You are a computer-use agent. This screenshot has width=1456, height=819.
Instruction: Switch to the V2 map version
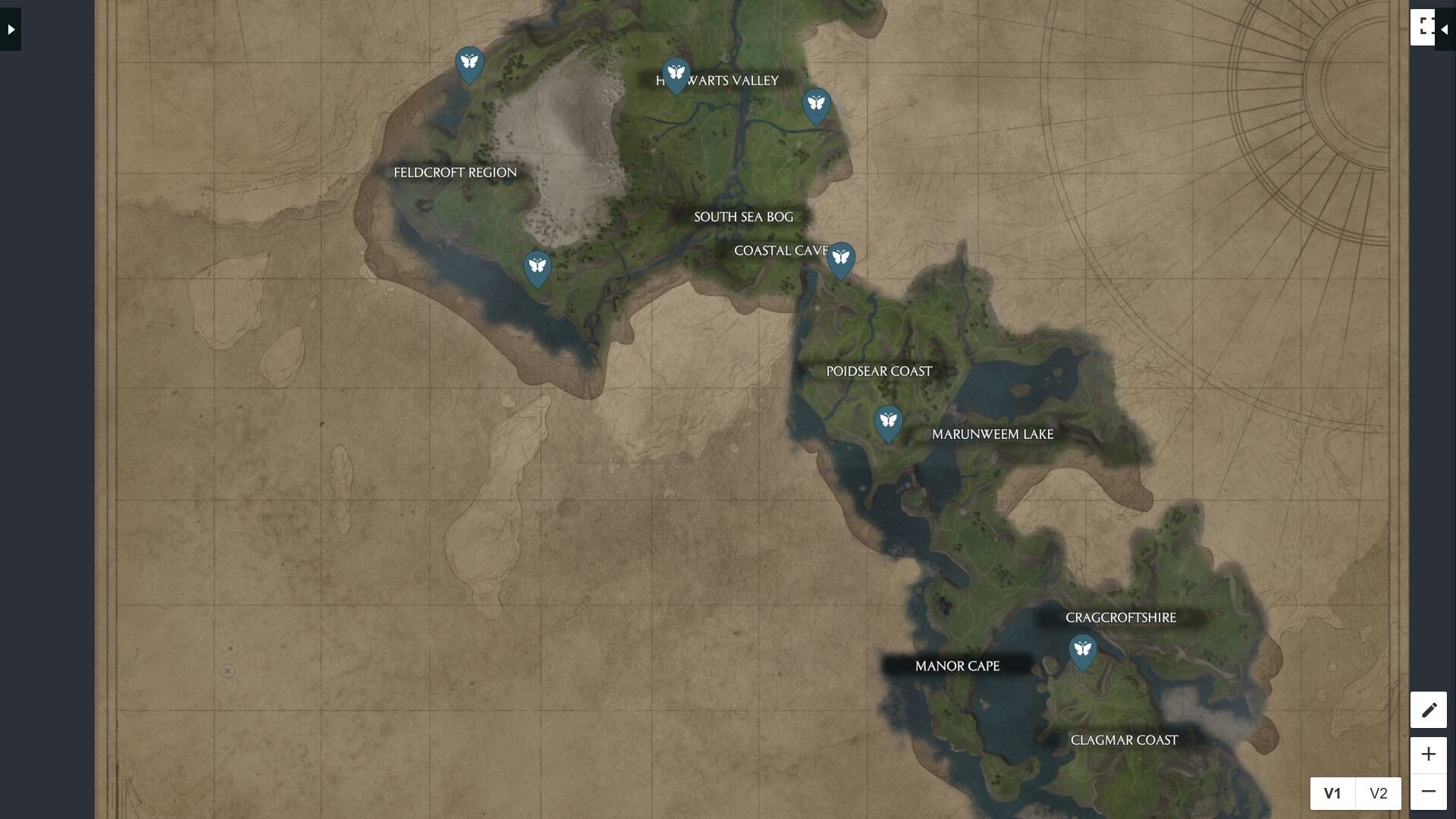click(1378, 793)
